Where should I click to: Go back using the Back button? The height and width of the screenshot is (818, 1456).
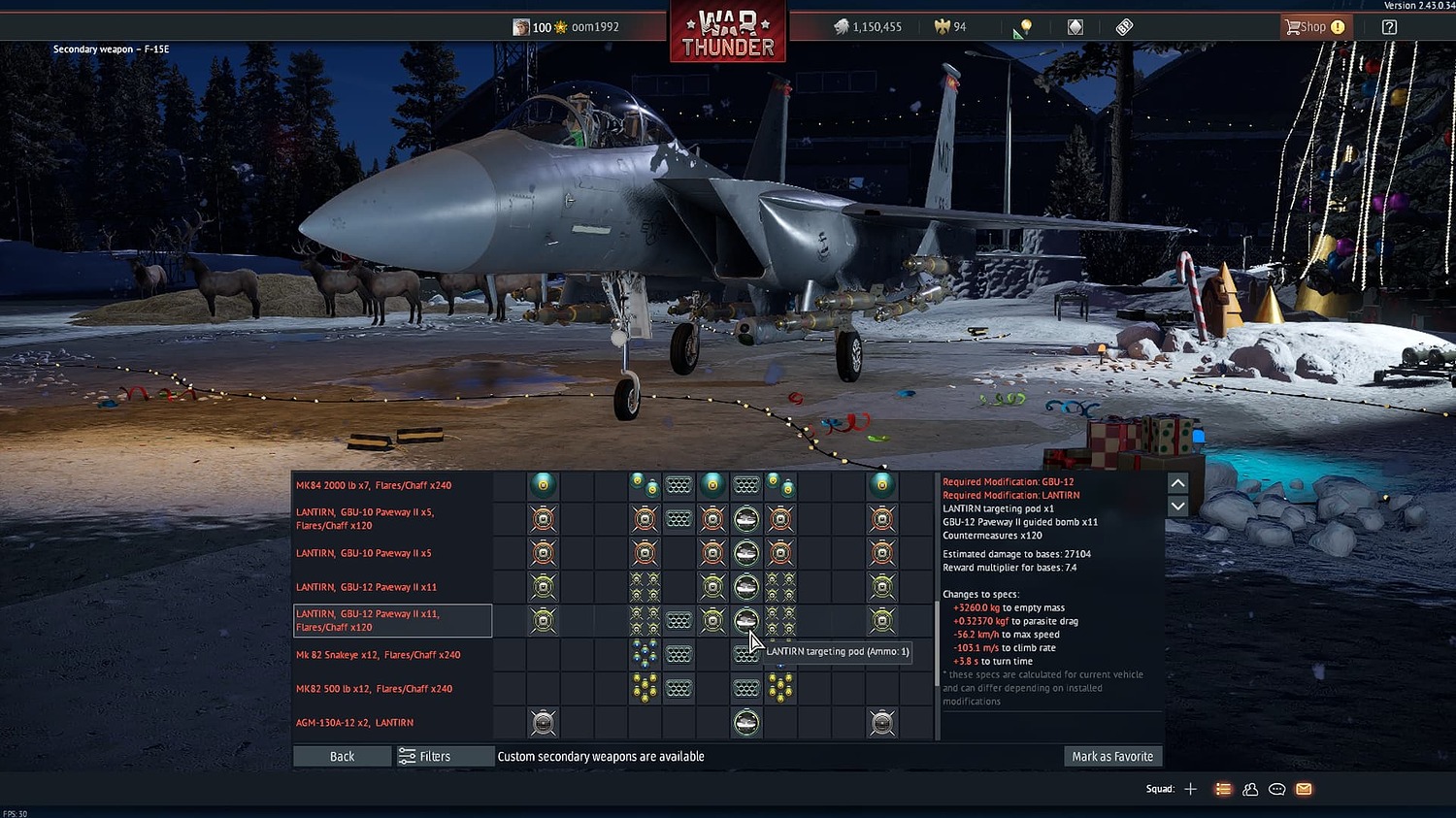[x=342, y=757]
